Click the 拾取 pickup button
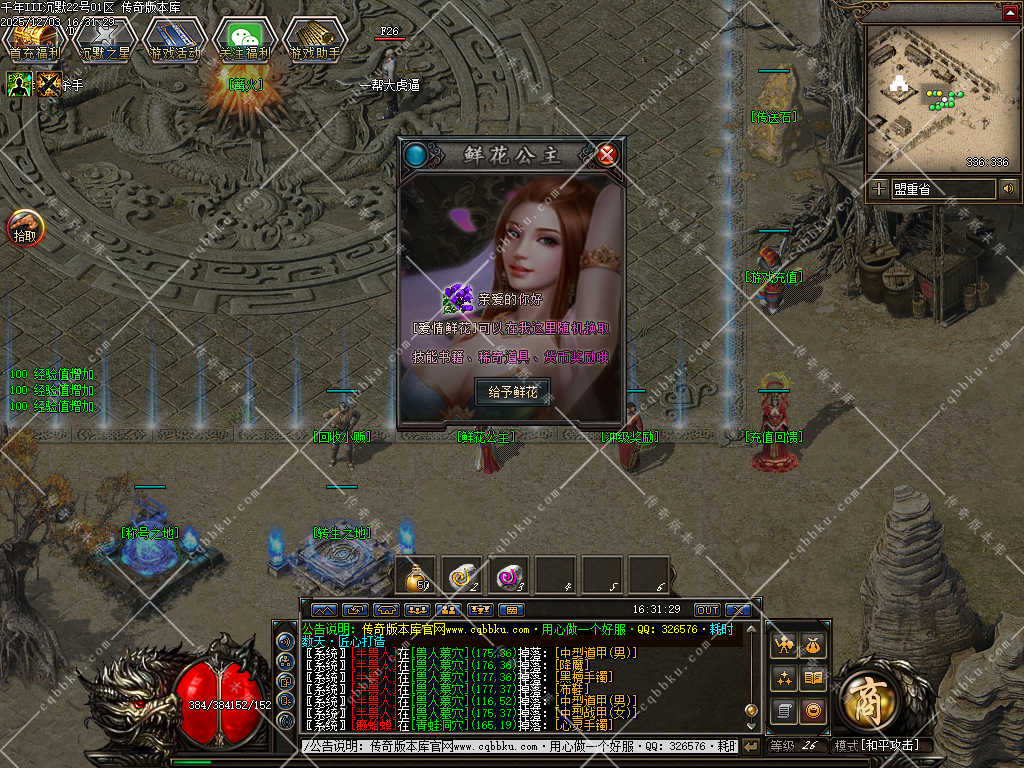The height and width of the screenshot is (768, 1024). pyautogui.click(x=25, y=229)
